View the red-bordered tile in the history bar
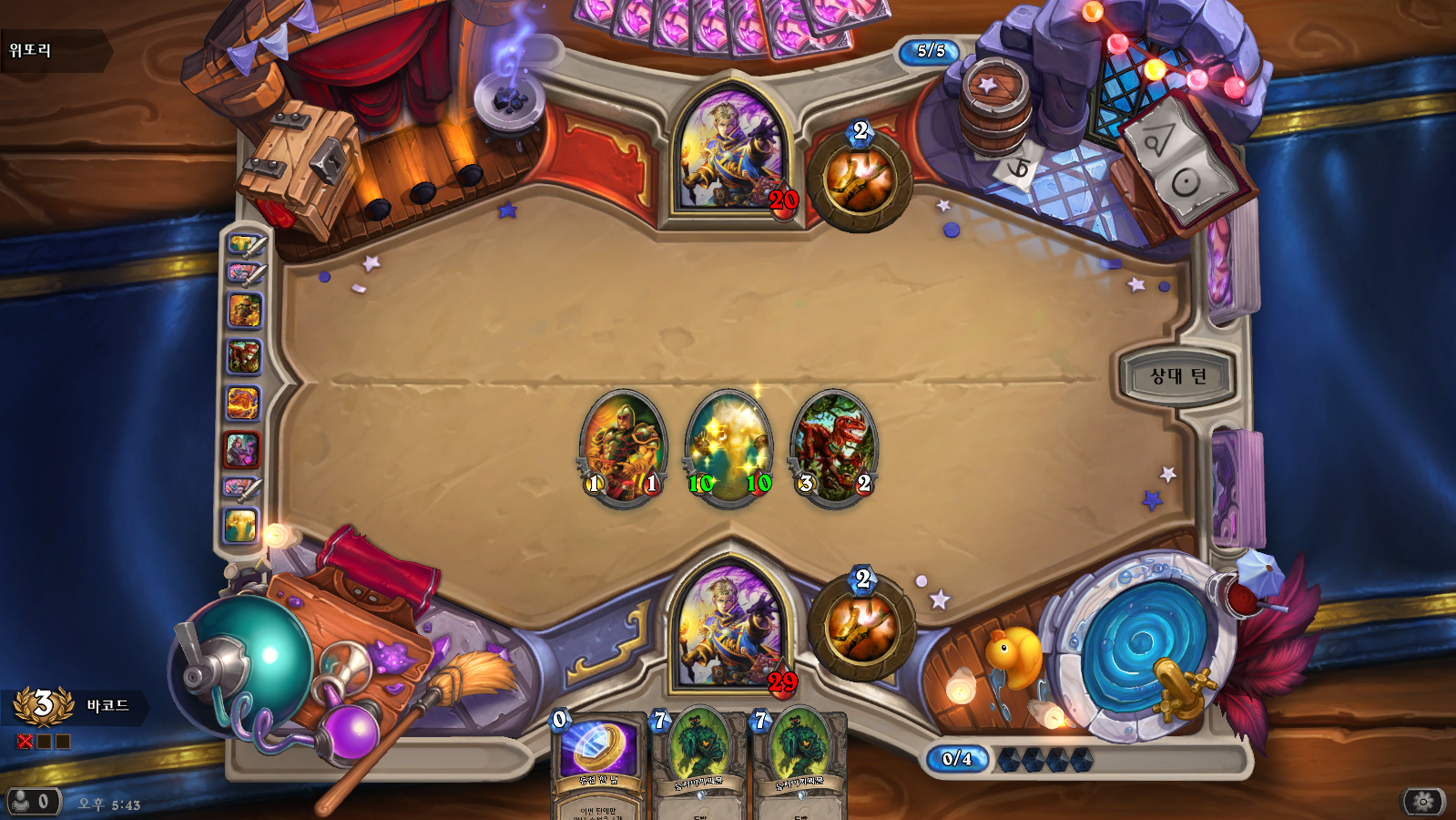This screenshot has height=820, width=1456. tap(242, 449)
